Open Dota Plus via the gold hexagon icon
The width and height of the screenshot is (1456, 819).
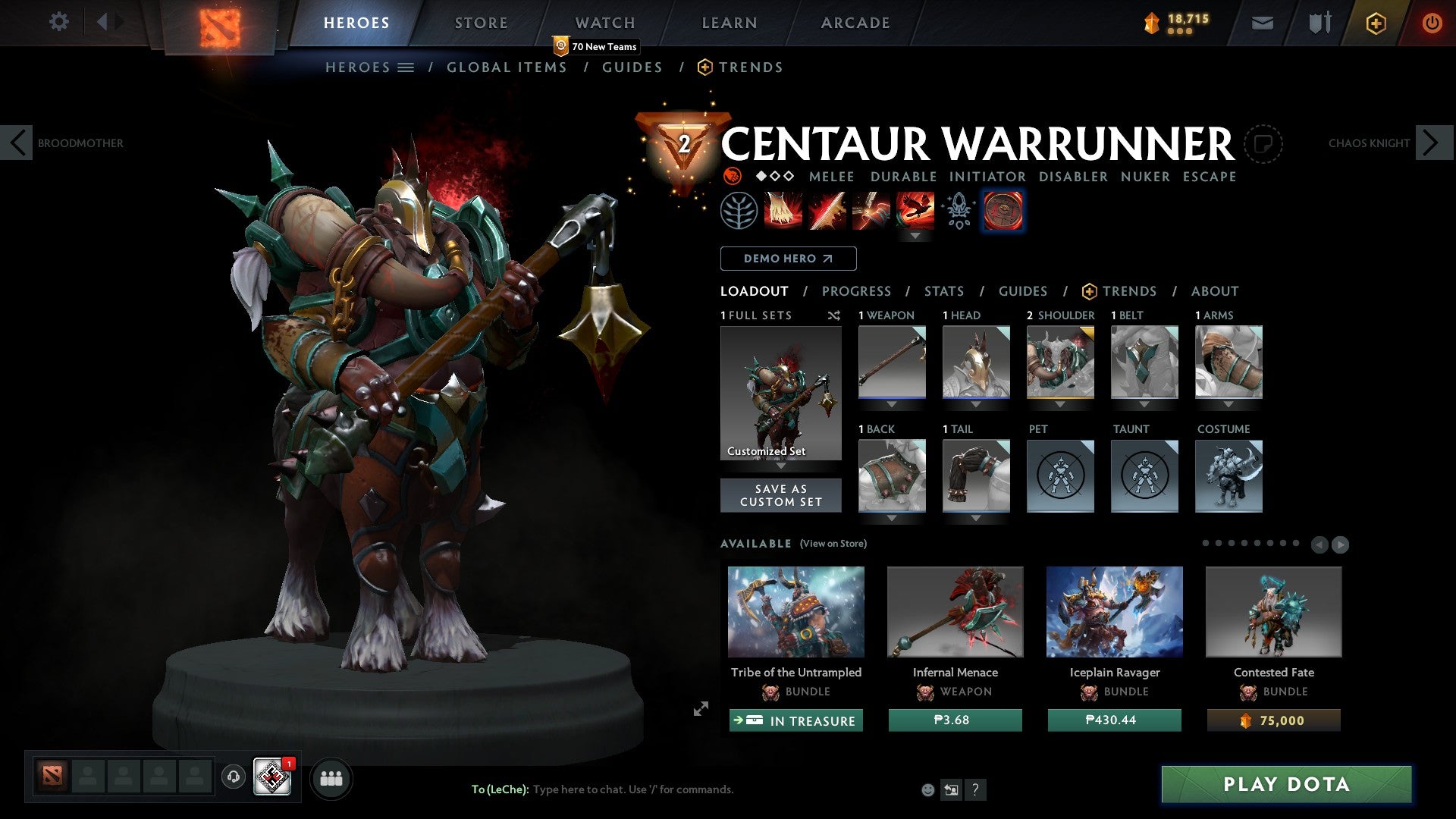click(x=1375, y=23)
